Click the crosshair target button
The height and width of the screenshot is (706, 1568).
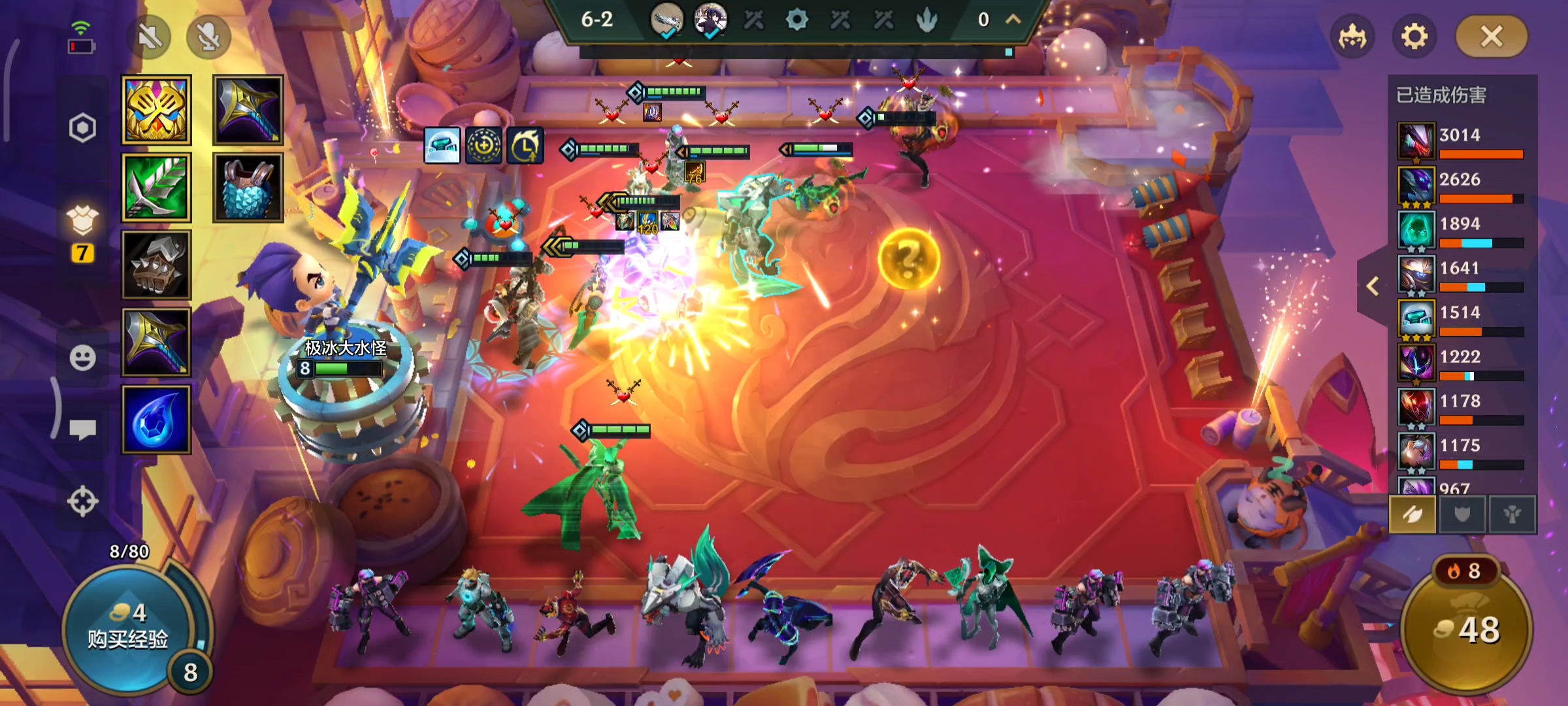82,501
